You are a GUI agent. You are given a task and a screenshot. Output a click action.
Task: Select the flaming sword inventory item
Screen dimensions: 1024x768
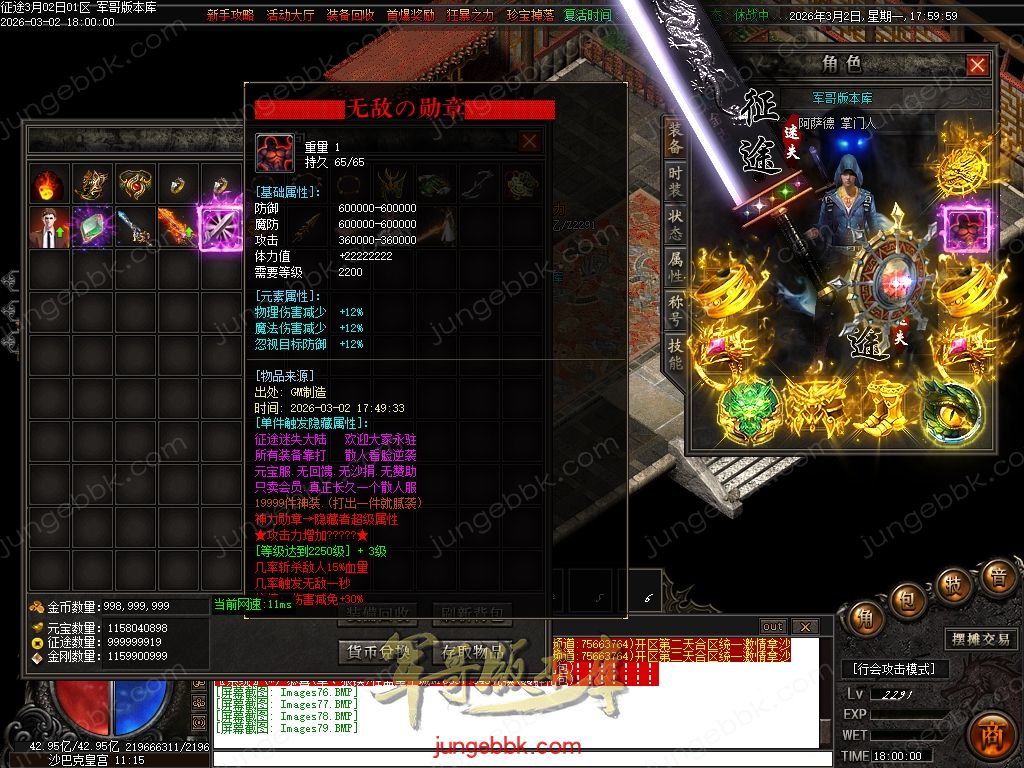pos(177,227)
